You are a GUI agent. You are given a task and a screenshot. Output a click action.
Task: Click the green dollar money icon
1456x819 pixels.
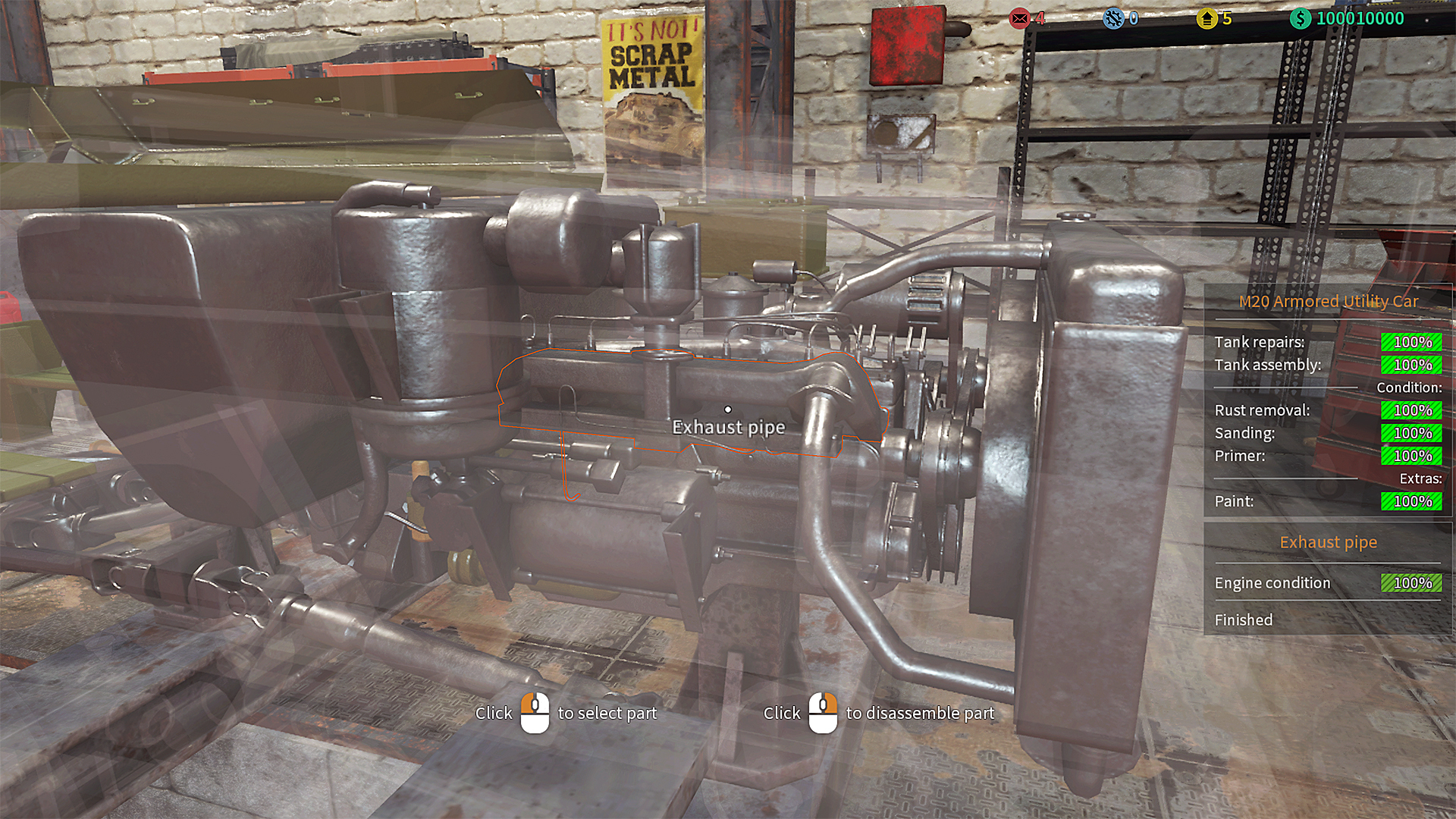(x=1300, y=18)
